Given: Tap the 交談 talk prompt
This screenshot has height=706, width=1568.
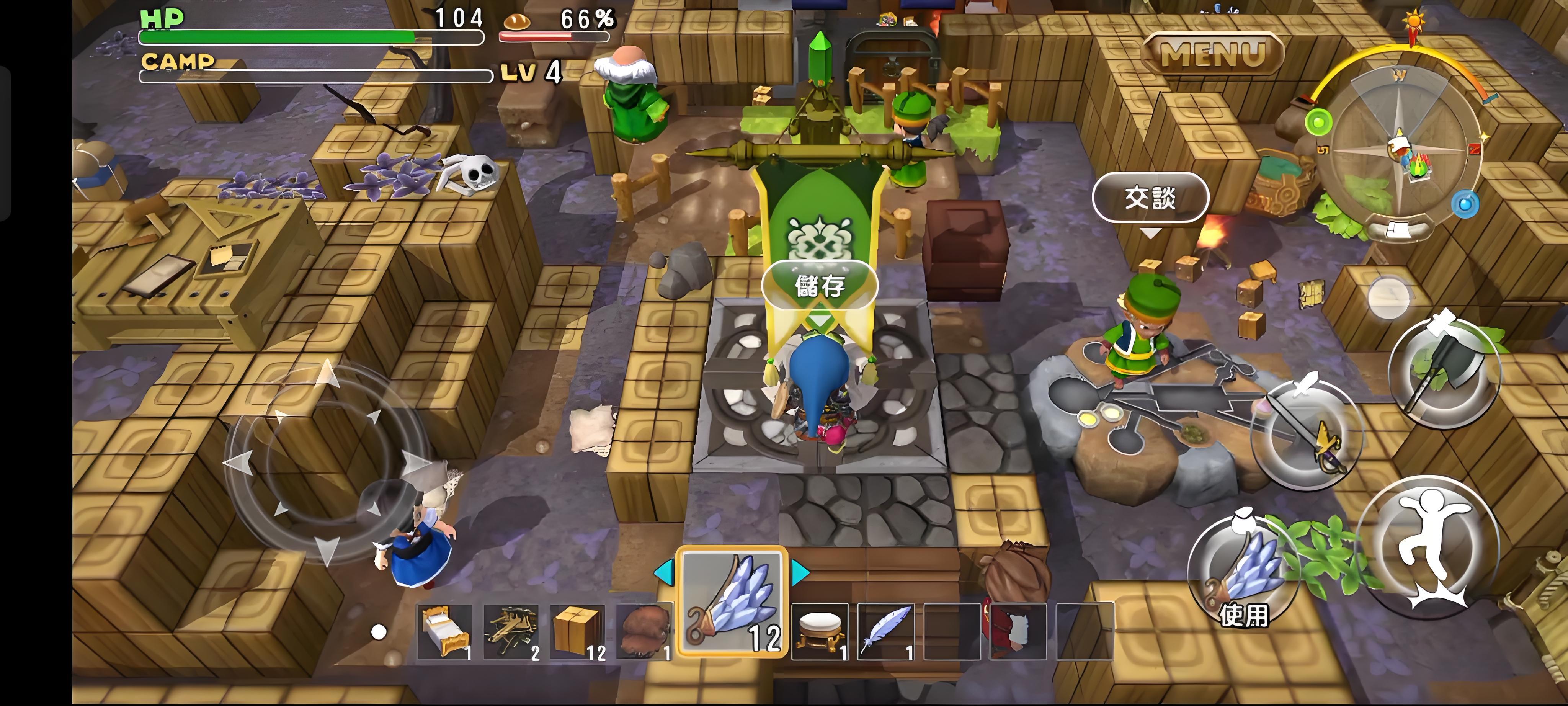Looking at the screenshot, I should pos(1150,198).
